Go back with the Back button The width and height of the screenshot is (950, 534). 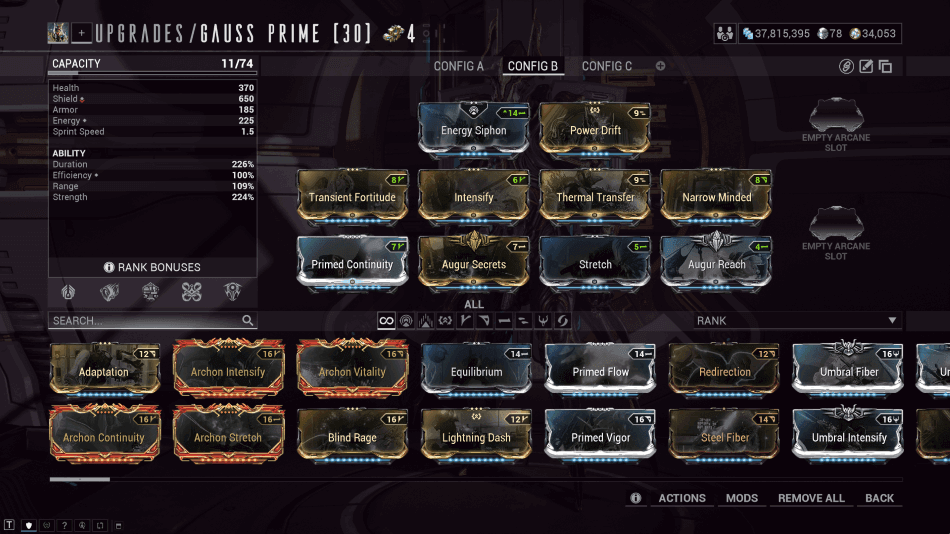click(880, 498)
